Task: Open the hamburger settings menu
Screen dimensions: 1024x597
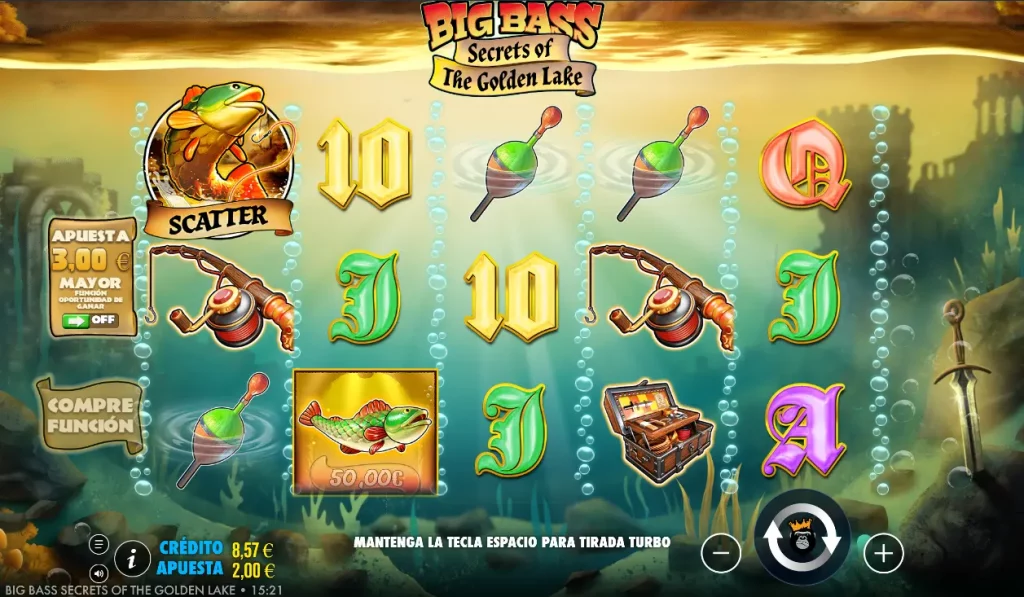Action: coord(99,544)
